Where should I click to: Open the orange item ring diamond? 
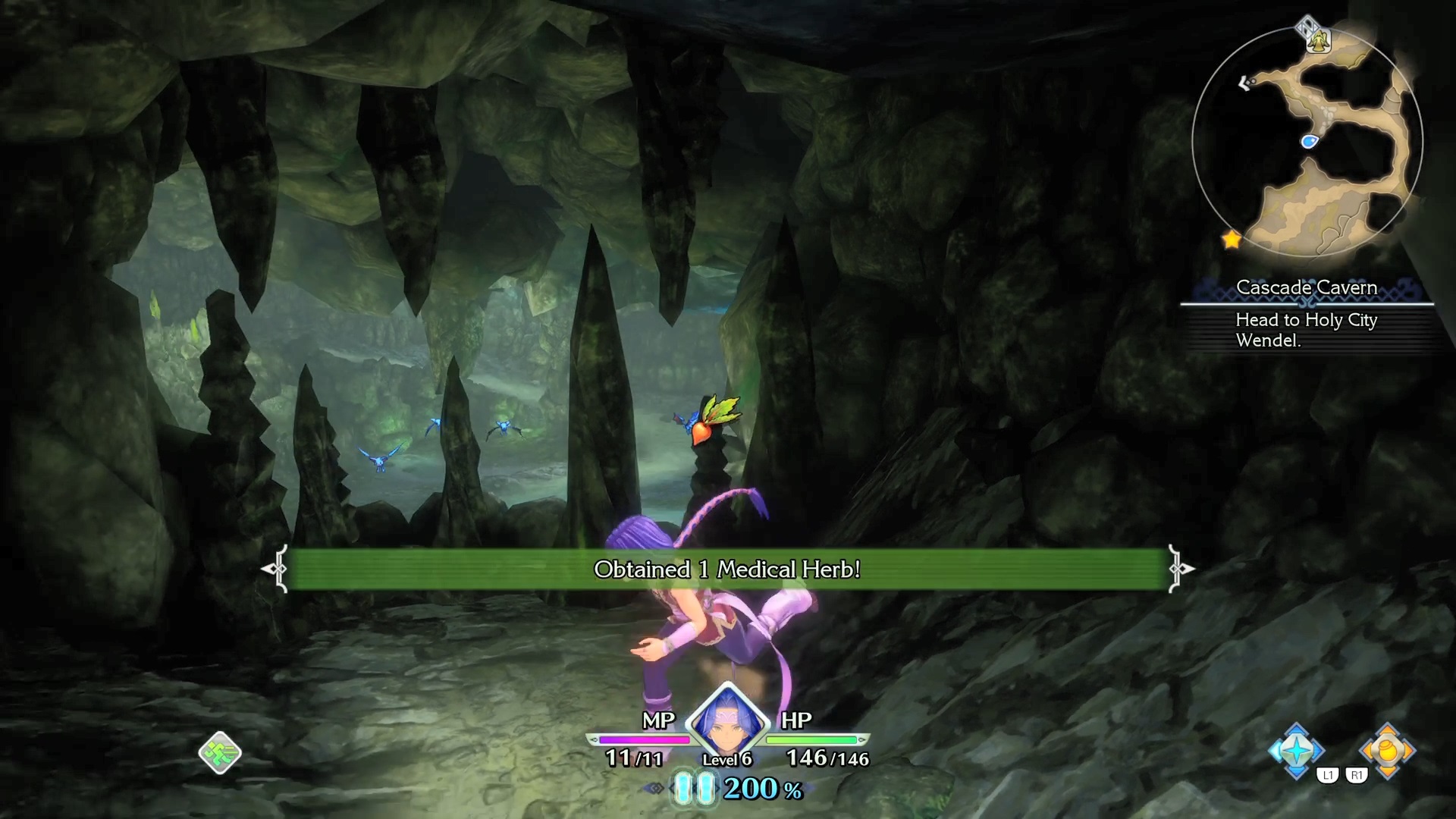click(1387, 751)
